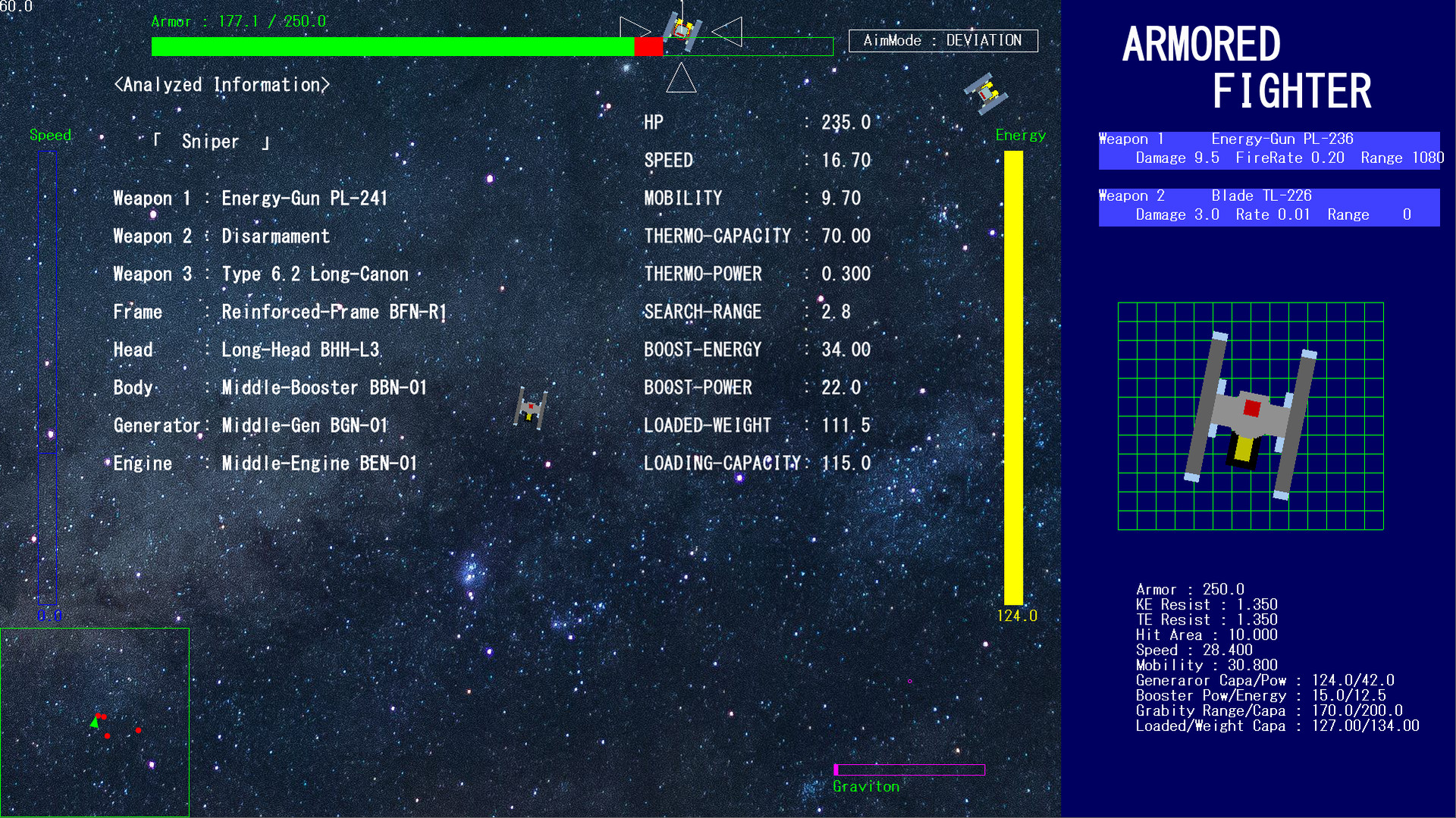Expand the Analyzed Information section

pyautogui.click(x=222, y=84)
